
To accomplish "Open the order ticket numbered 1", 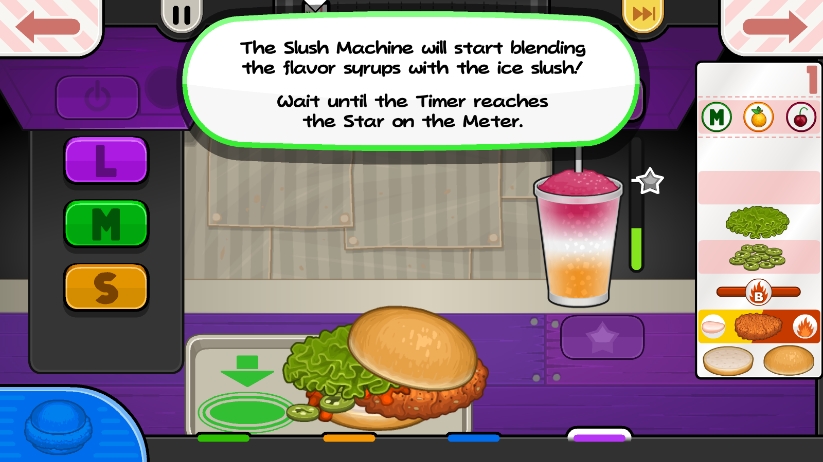I will coord(757,220).
